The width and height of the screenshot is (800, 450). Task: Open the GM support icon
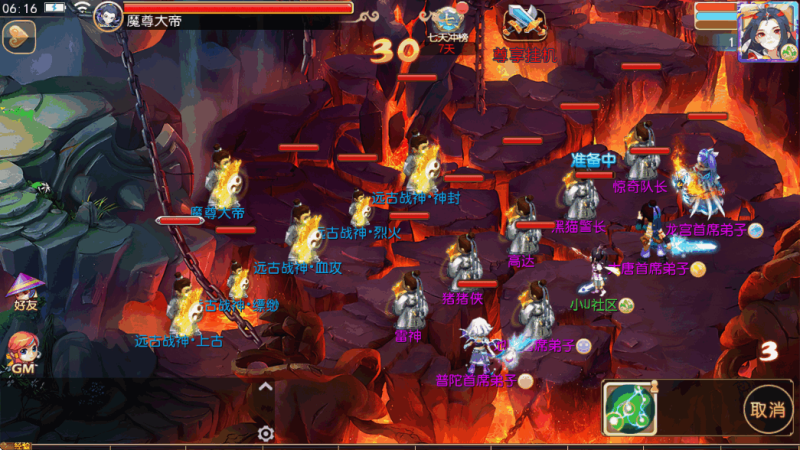[x=23, y=354]
